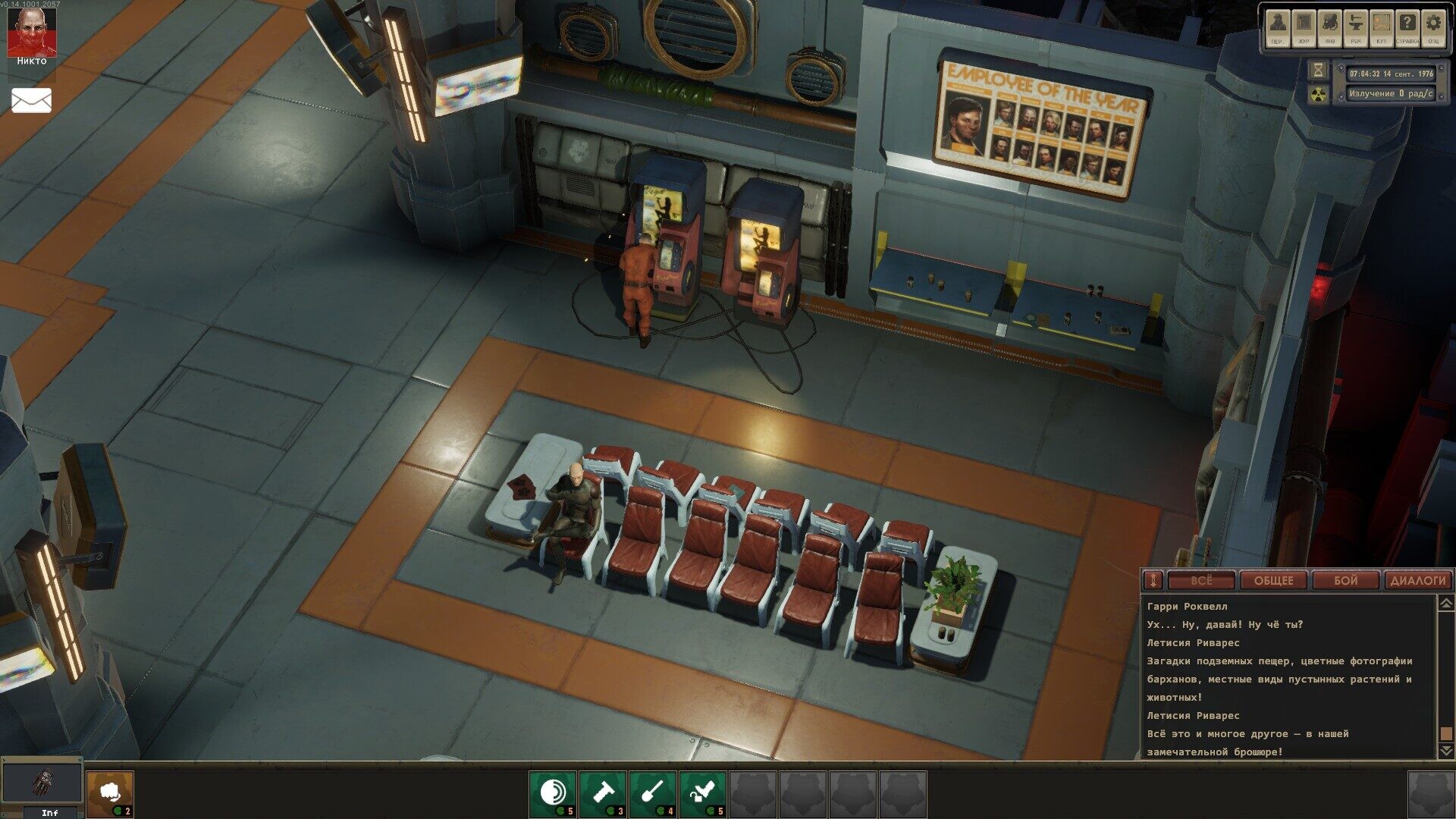Click the hourglass wait button
This screenshot has height=819, width=1456.
pos(1319,71)
